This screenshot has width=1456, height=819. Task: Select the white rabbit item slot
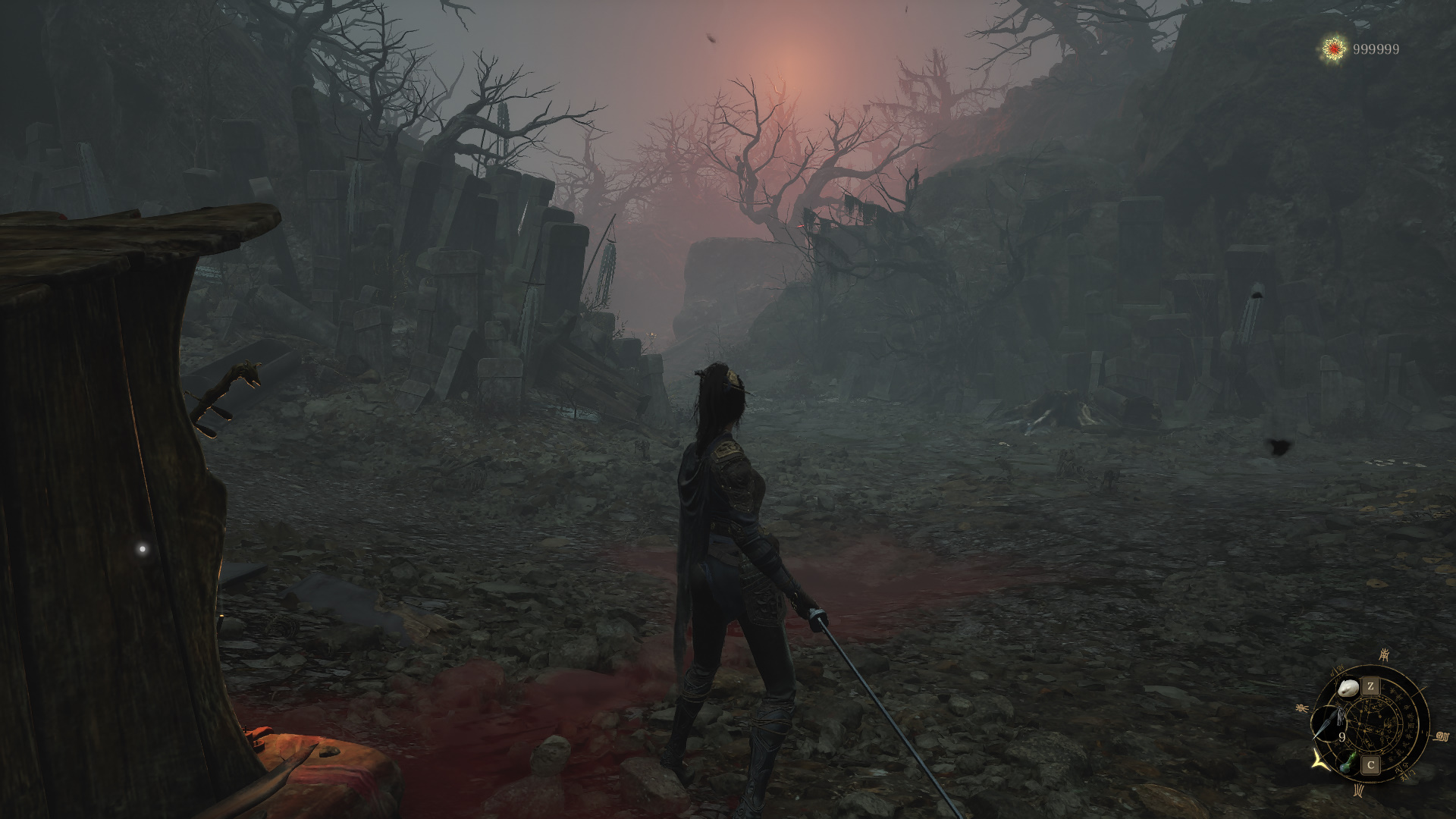1348,689
